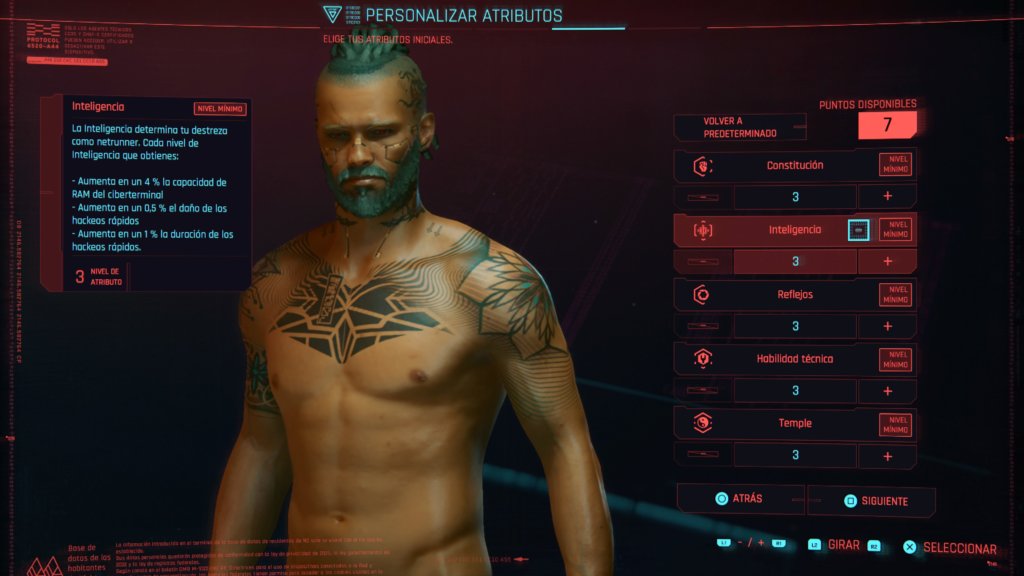Go back with the Atrás button
The height and width of the screenshot is (576, 1024).
pyautogui.click(x=741, y=499)
